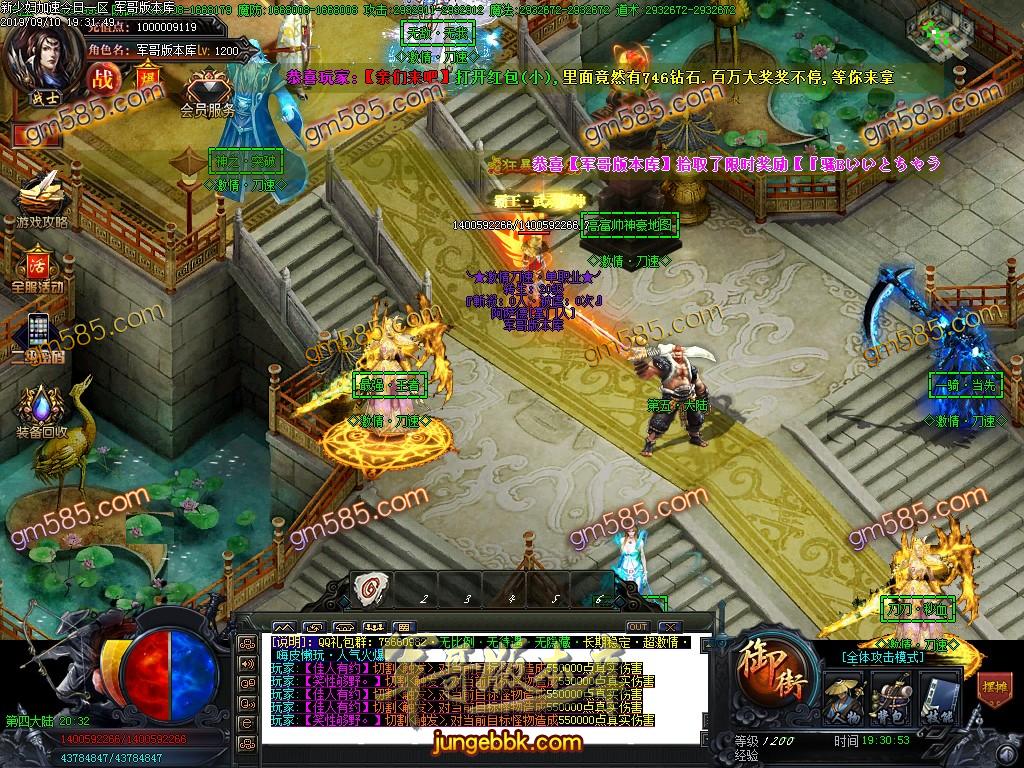Open the 会员服务 membership service icon
Image resolution: width=1024 pixels, height=768 pixels.
207,88
